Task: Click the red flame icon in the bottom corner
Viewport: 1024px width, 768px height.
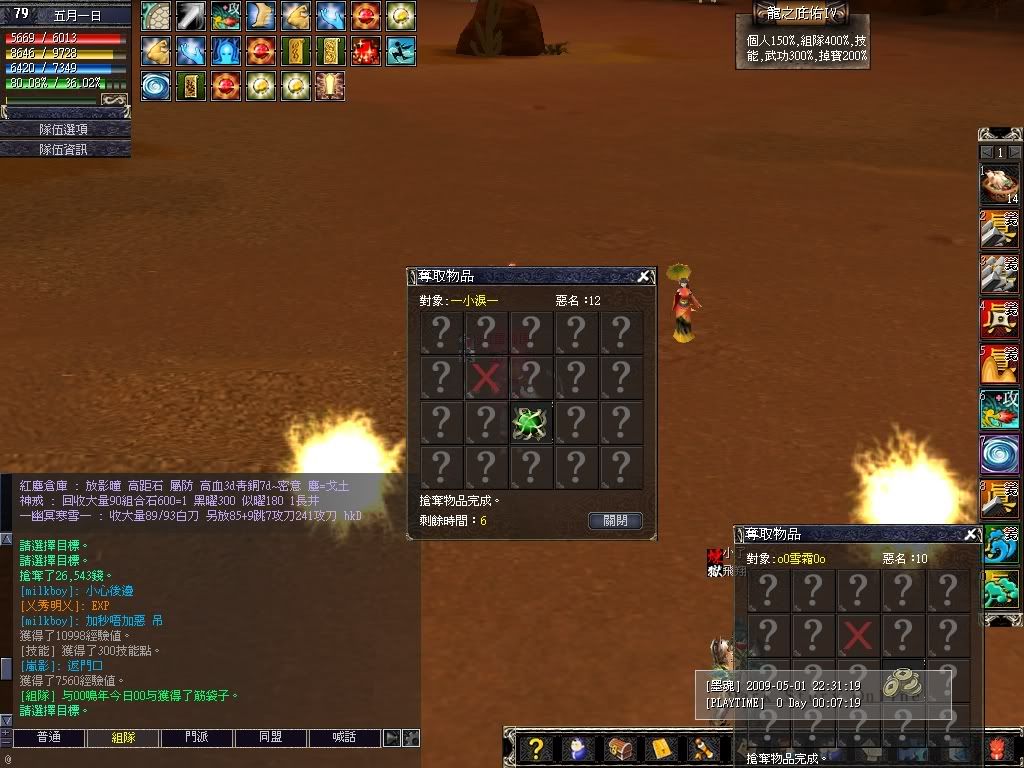Action: [998, 749]
